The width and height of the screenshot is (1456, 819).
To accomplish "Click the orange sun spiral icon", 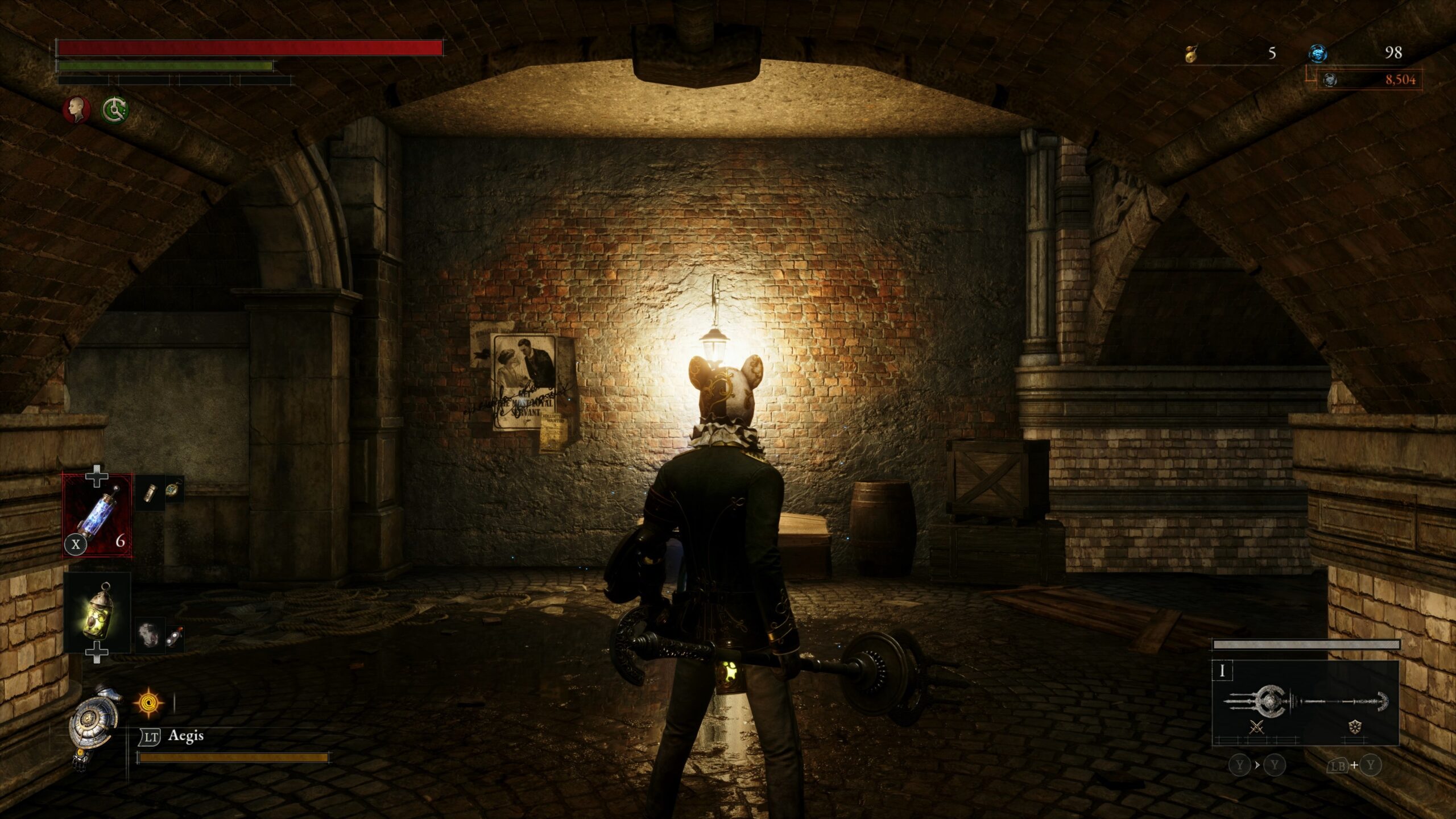I will pyautogui.click(x=149, y=703).
